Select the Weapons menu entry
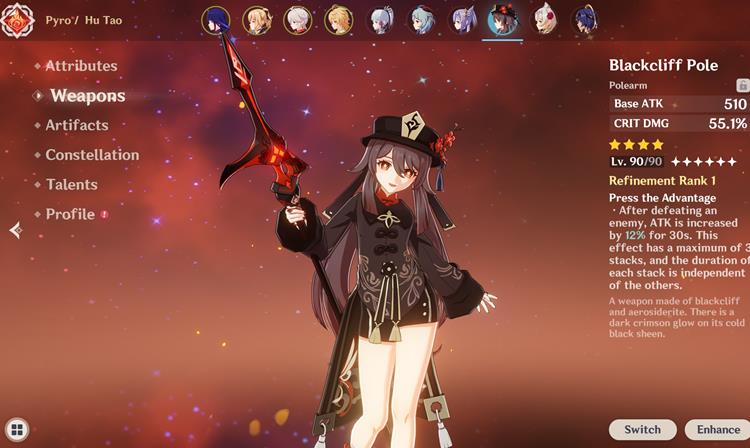The width and height of the screenshot is (750, 448). point(87,96)
